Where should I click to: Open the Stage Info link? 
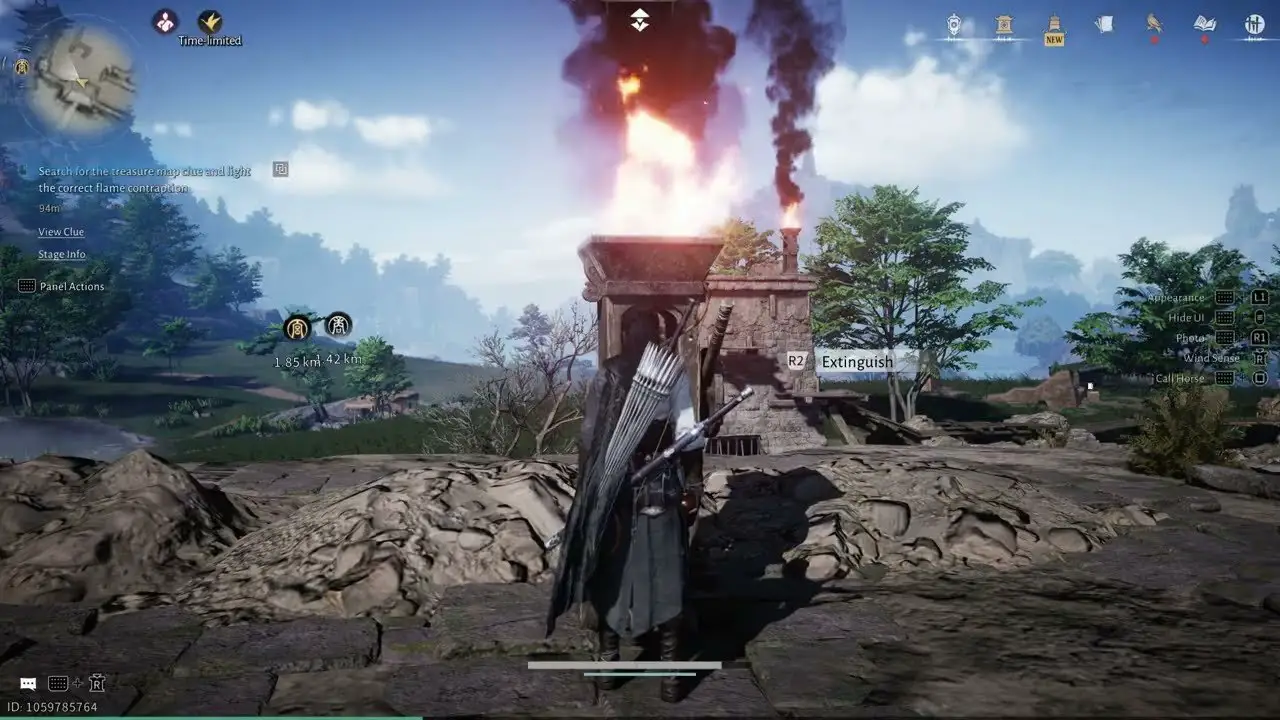point(62,255)
